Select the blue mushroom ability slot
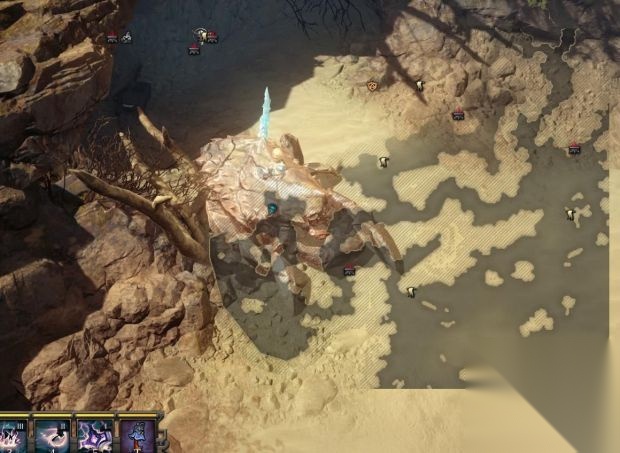Screen dimensions: 620x453 [138, 436]
